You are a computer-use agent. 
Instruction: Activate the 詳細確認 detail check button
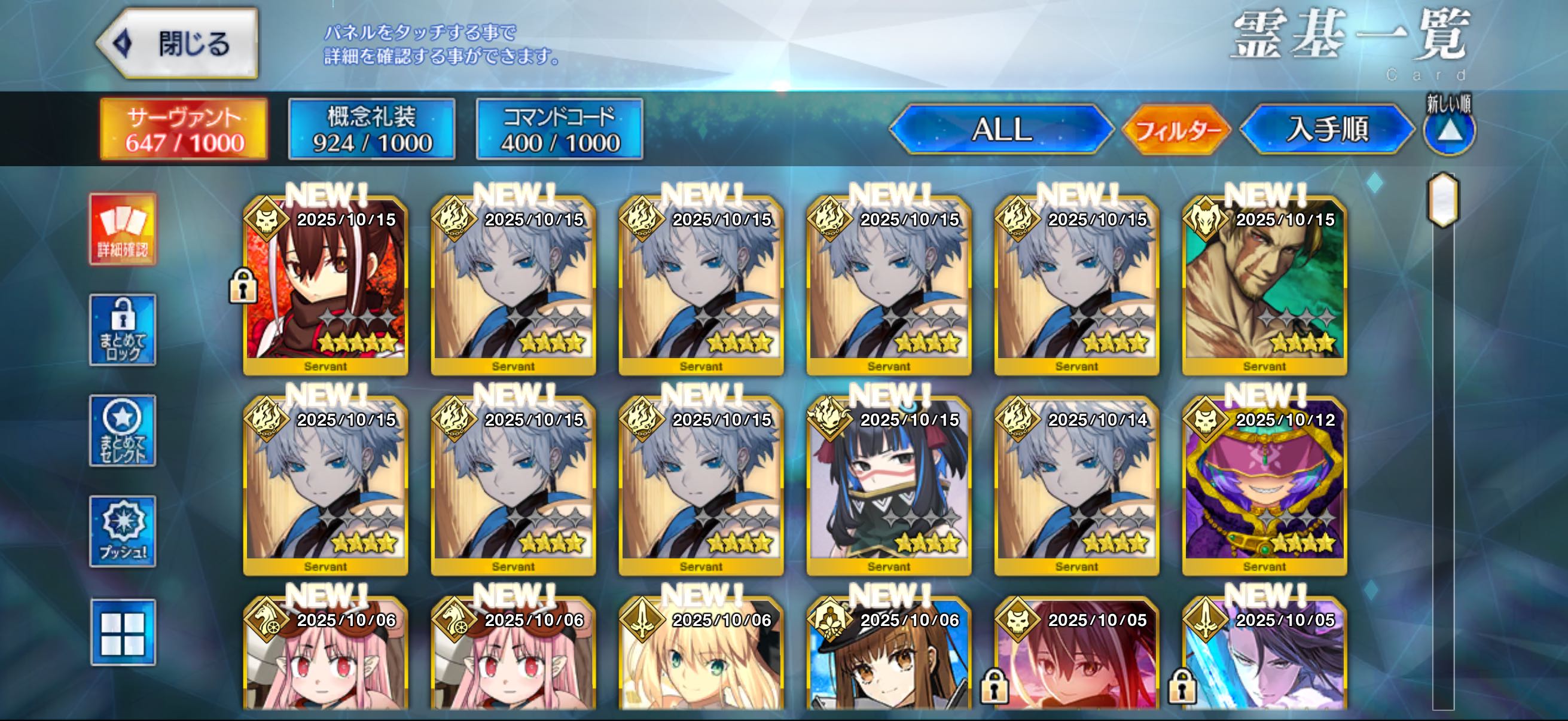click(x=123, y=230)
